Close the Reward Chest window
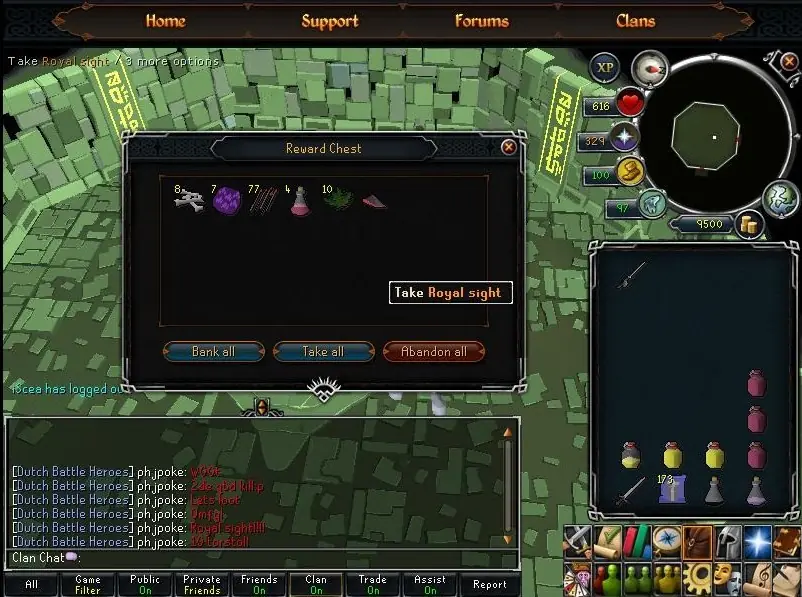 [509, 148]
